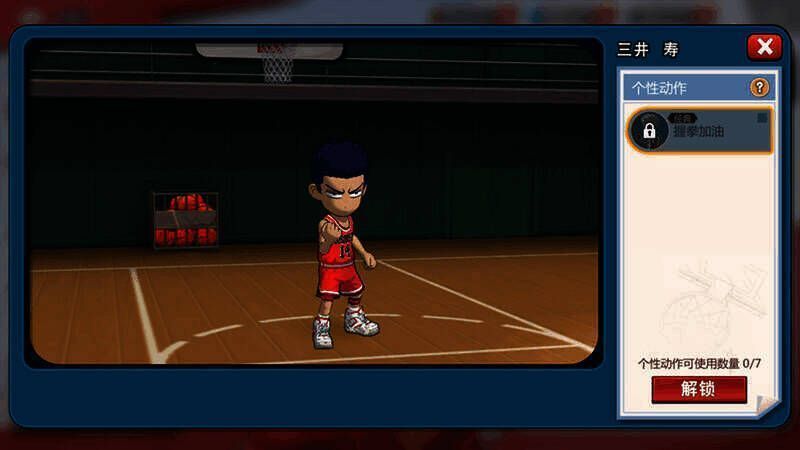
Task: Open the orange question mark help
Action: point(759,88)
